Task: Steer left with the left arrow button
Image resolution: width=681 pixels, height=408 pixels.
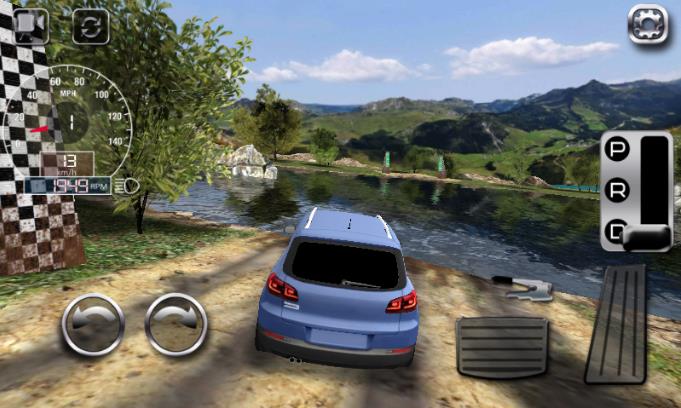Action: point(93,325)
